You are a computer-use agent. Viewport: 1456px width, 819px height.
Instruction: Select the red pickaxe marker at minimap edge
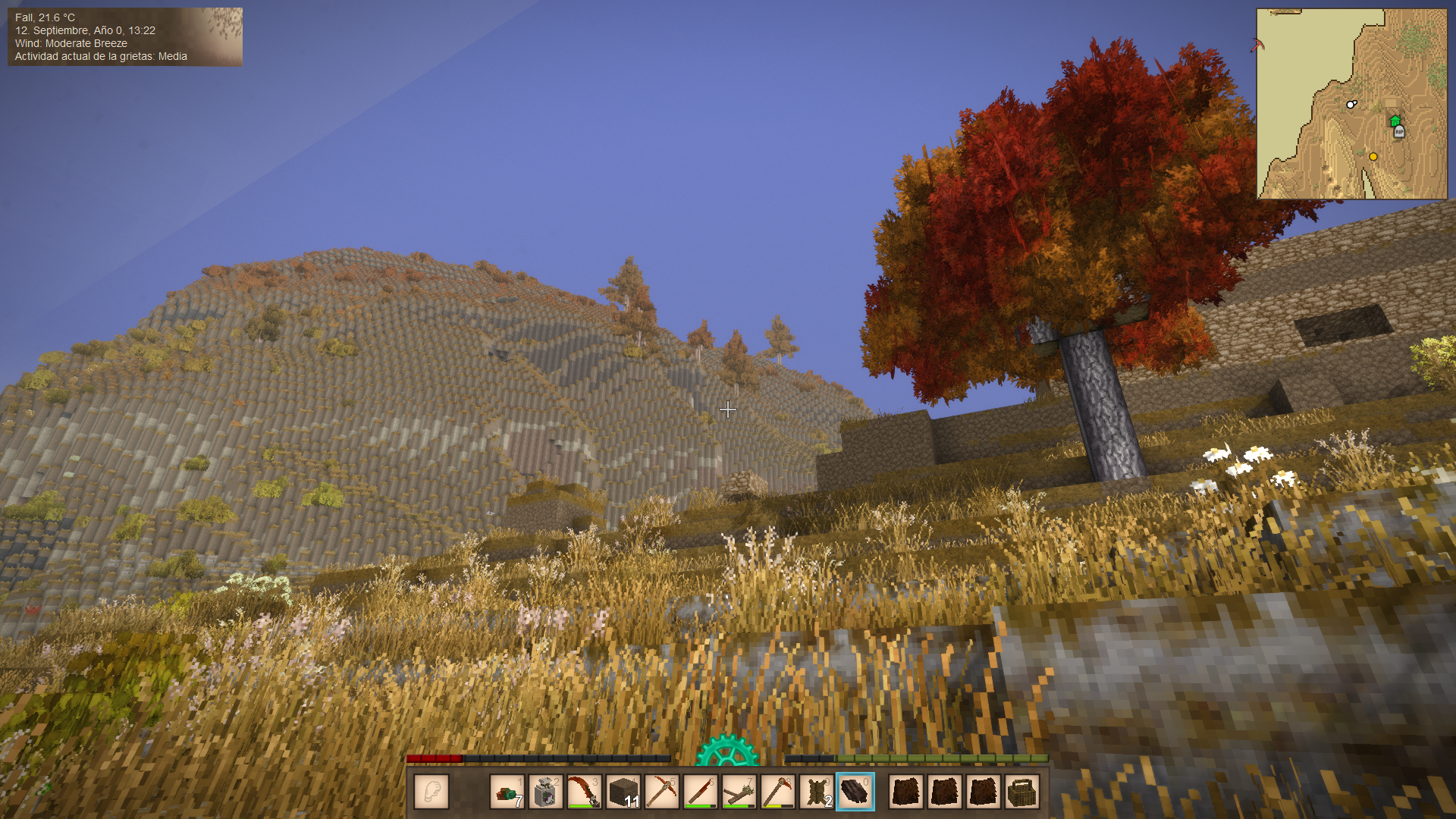(1257, 45)
